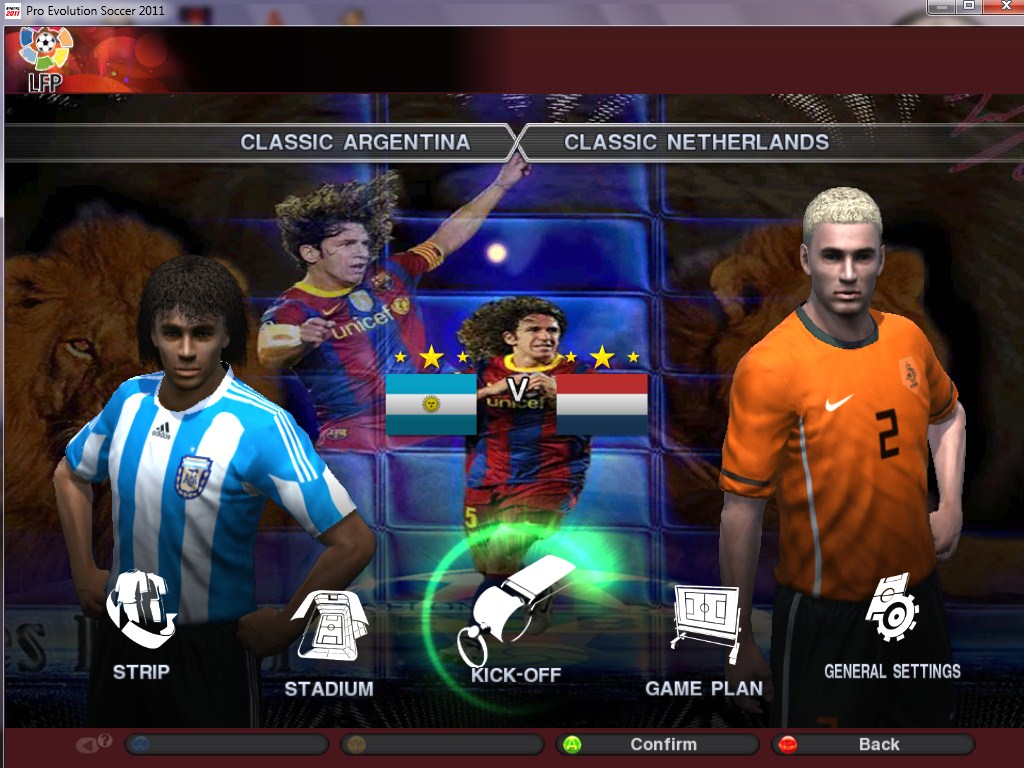The image size is (1024, 768).
Task: Select the Classic Argentina team banner
Action: click(x=355, y=142)
